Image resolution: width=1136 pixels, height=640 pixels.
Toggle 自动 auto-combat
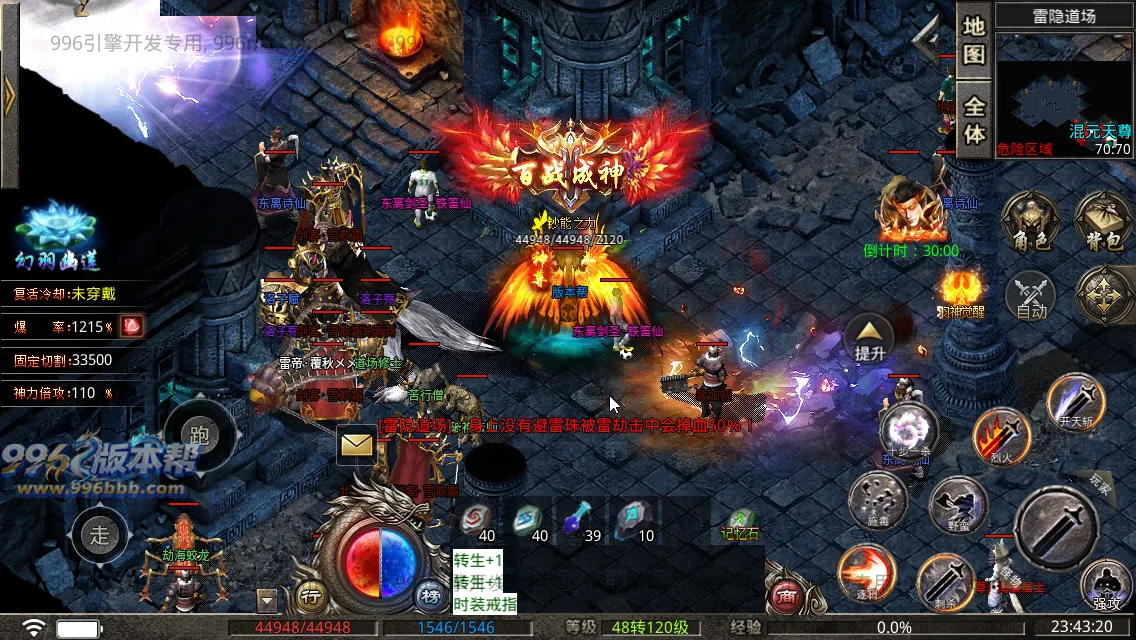point(1031,297)
